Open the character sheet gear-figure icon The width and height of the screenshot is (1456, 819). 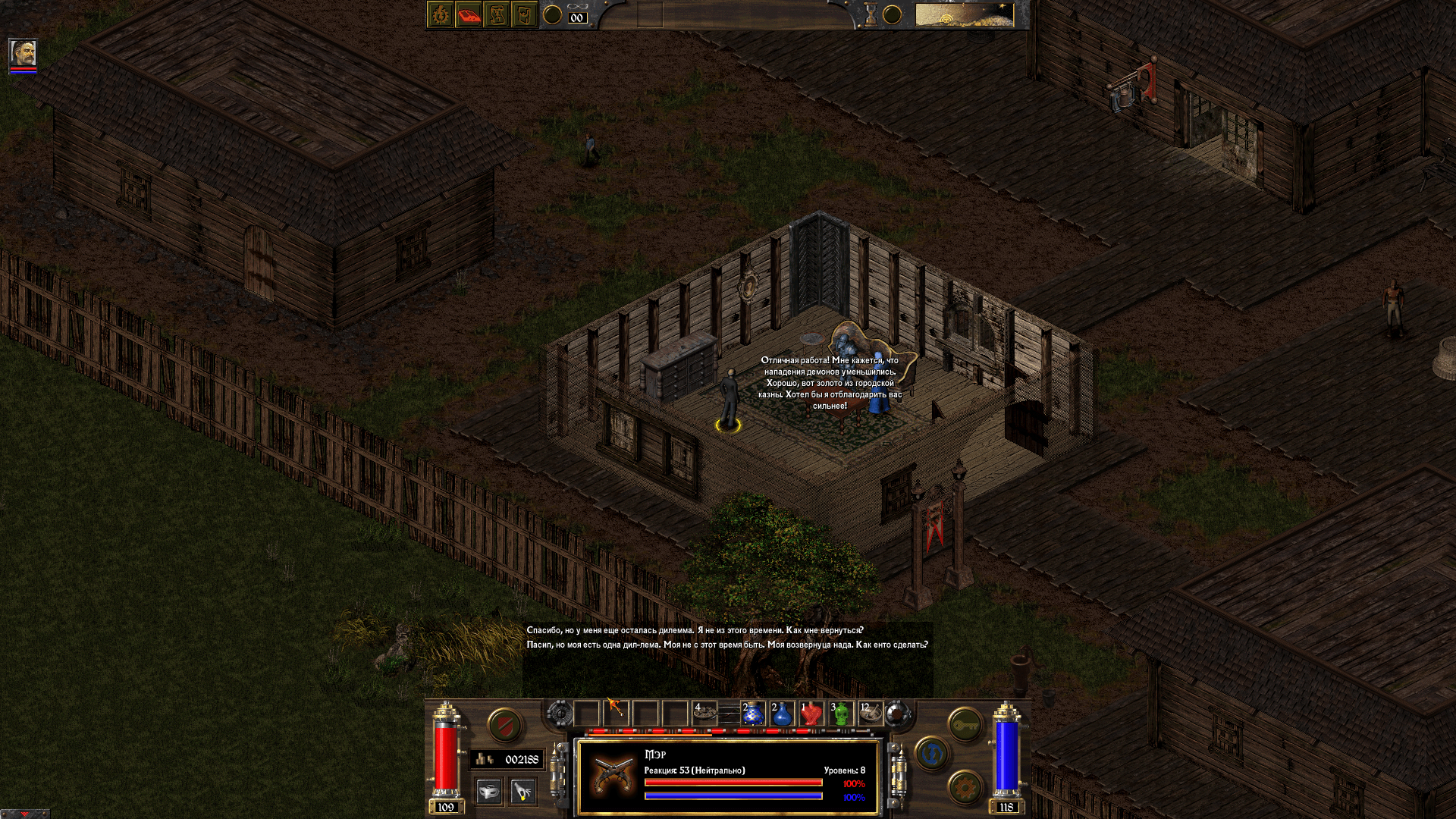441,15
